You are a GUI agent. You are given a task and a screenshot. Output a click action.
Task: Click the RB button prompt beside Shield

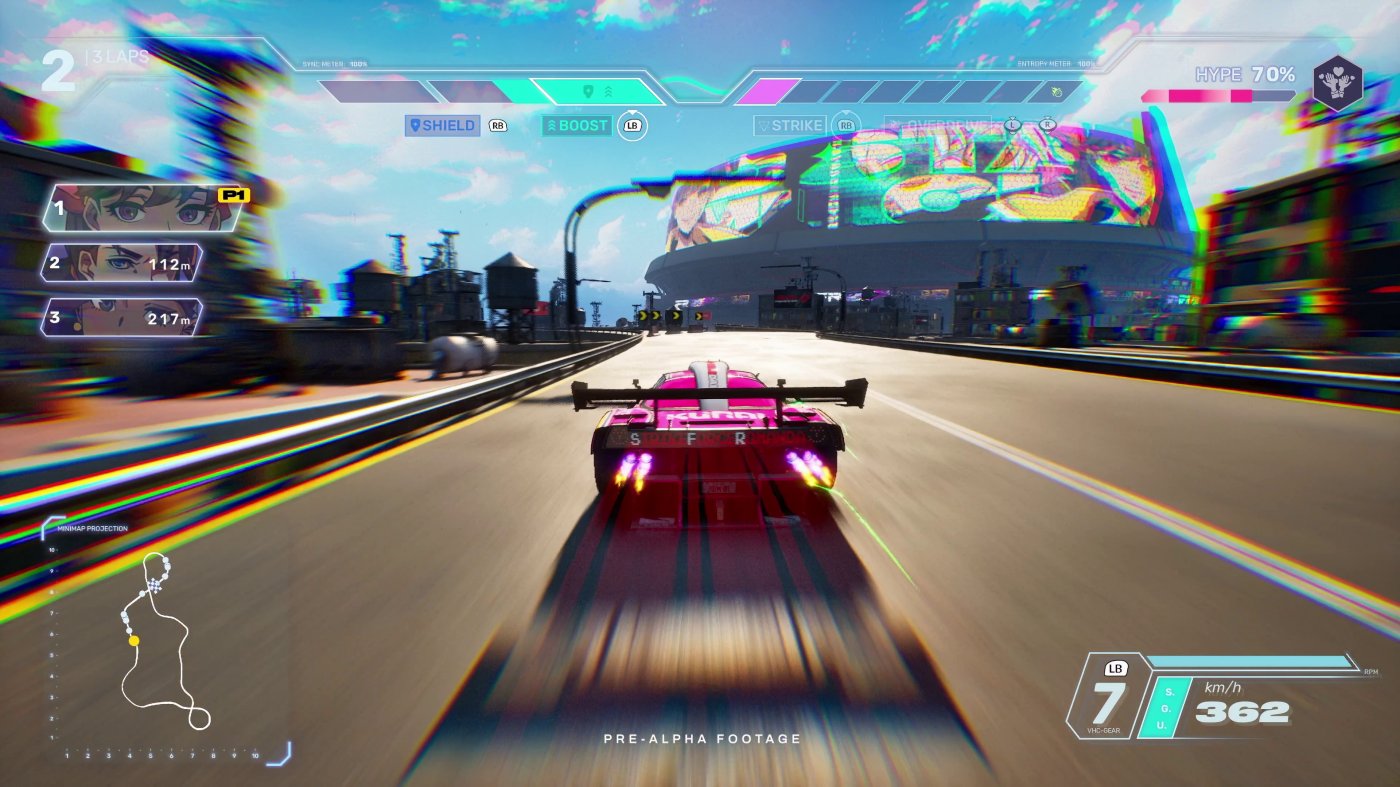click(x=497, y=125)
